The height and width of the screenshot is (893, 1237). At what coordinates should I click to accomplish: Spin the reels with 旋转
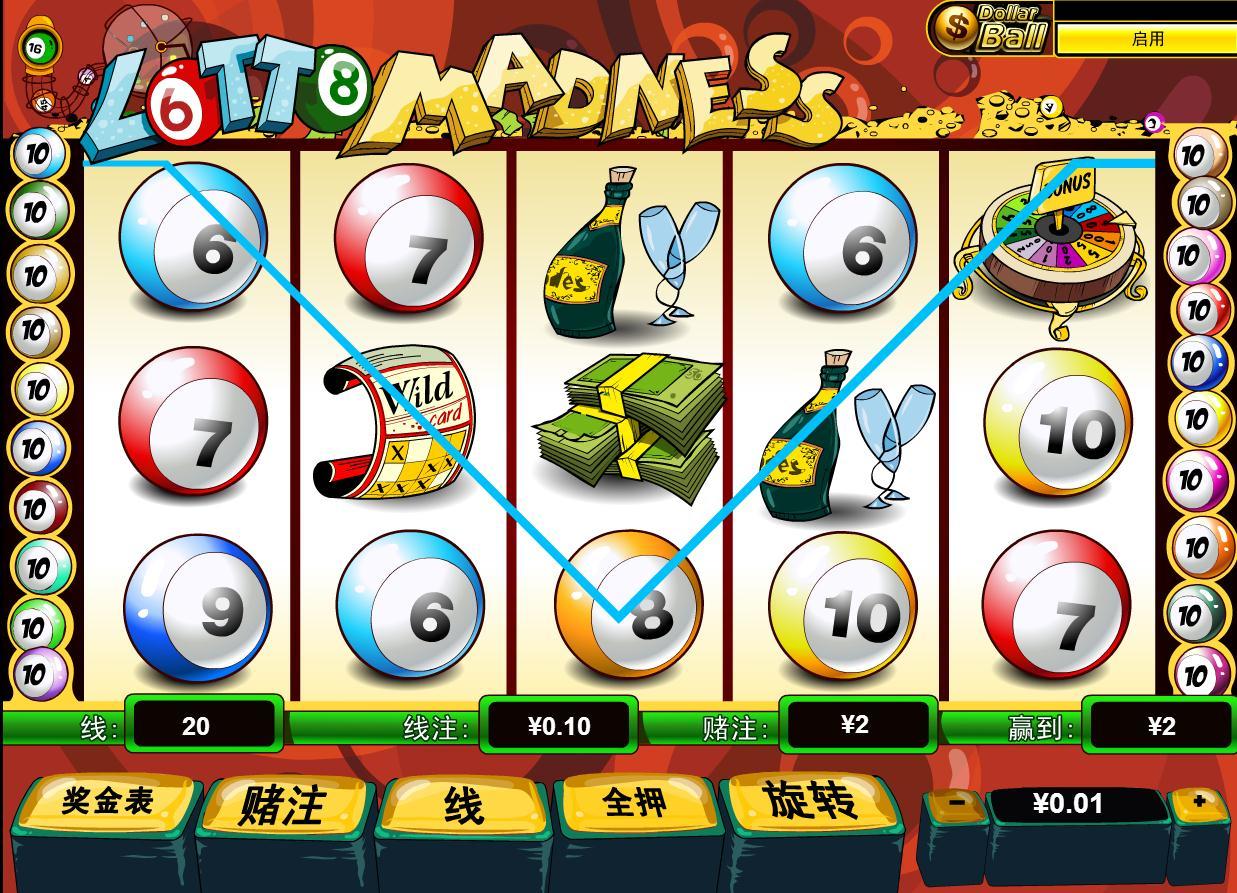tap(810, 801)
